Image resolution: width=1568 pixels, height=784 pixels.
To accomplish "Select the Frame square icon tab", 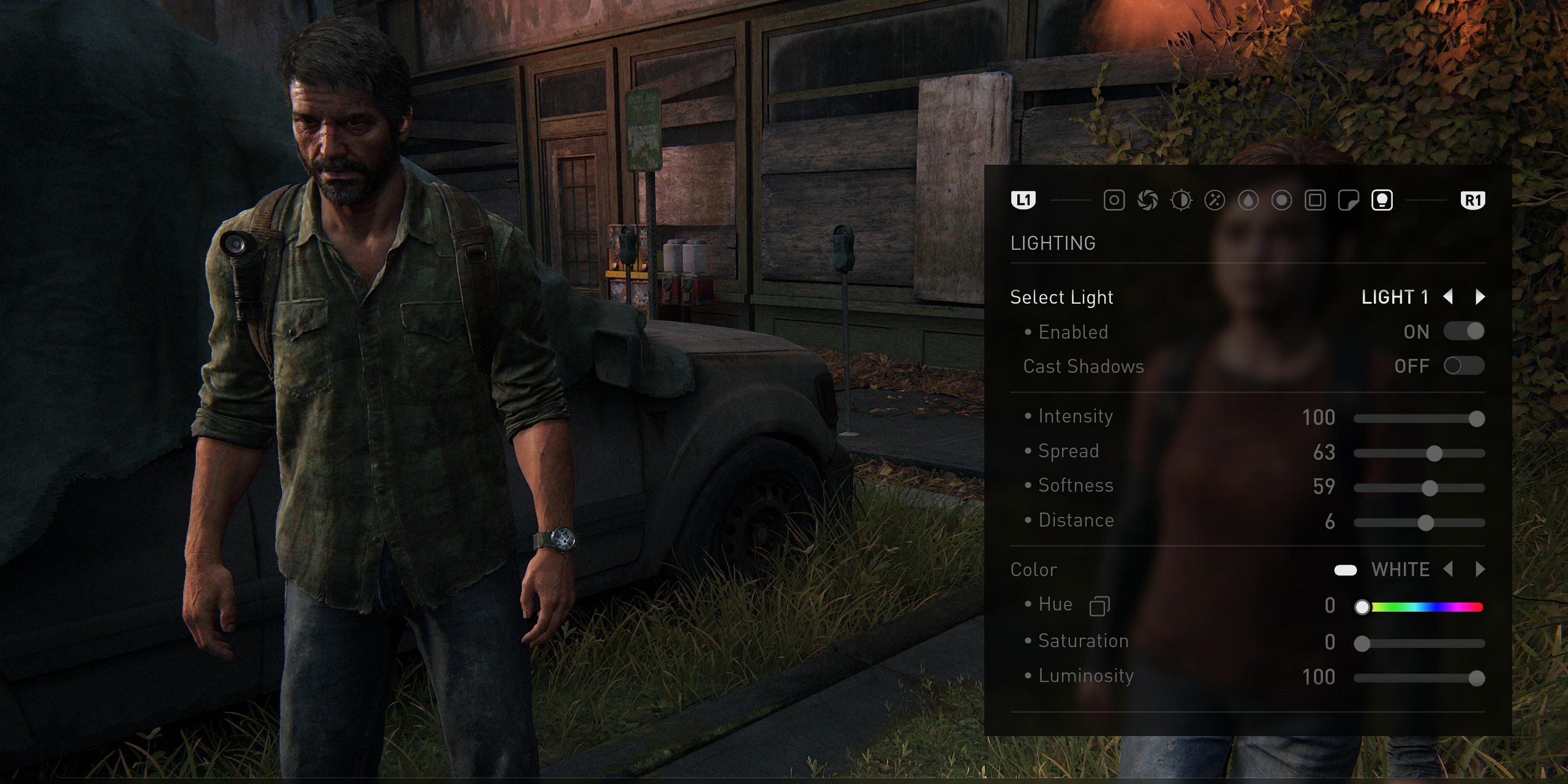I will tap(1316, 201).
